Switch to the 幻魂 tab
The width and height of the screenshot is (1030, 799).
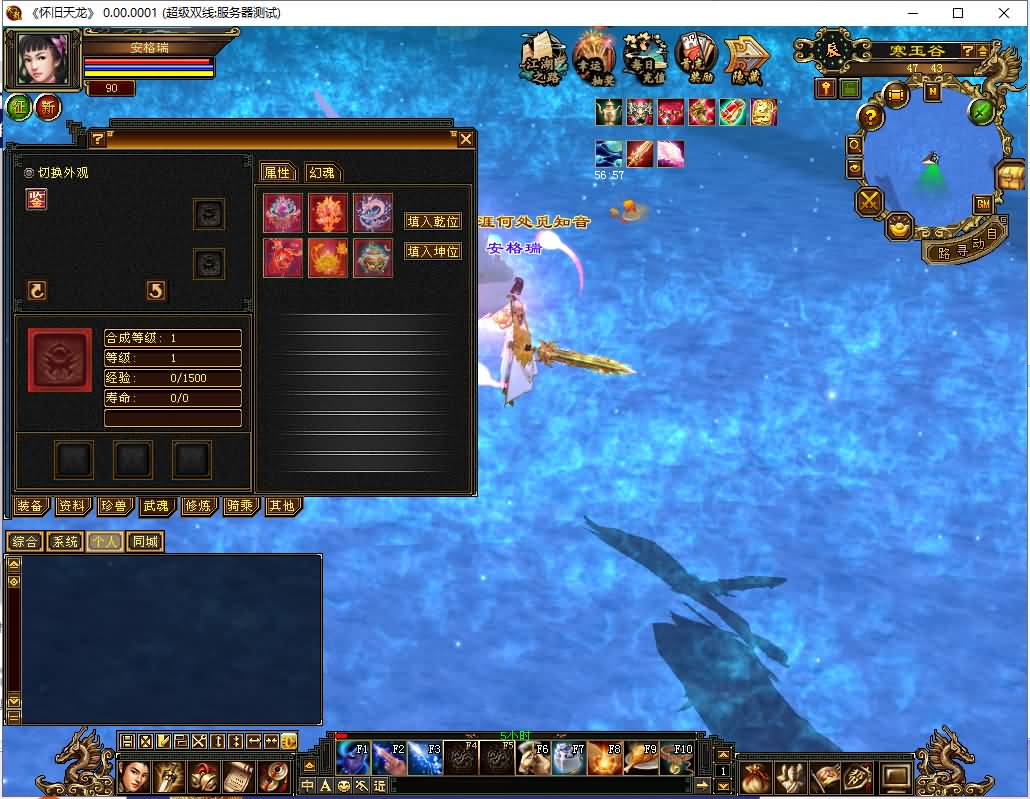pos(320,172)
